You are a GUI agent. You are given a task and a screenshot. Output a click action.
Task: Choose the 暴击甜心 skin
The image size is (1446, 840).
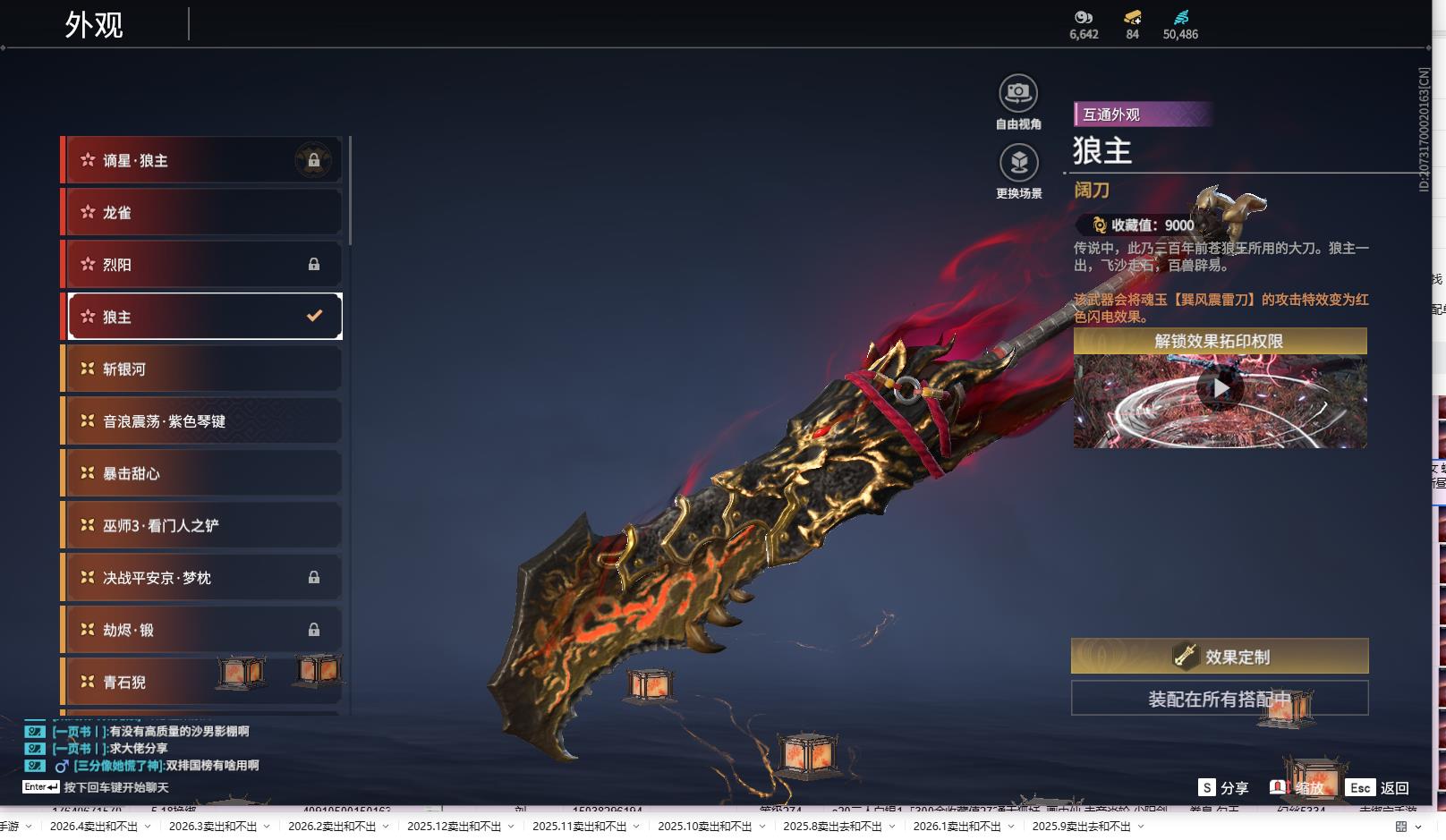202,473
